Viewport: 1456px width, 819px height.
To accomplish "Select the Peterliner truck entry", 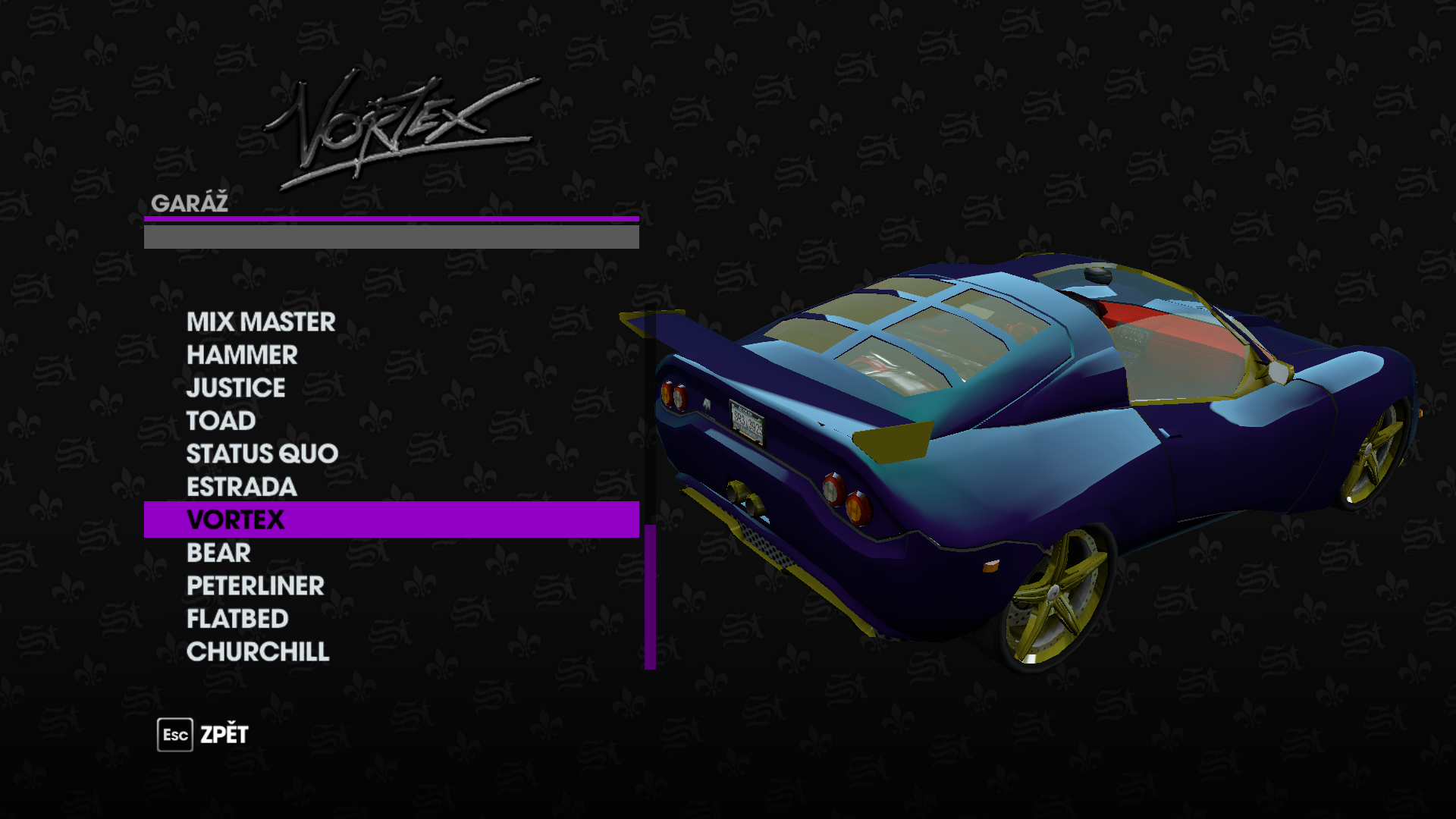I will (x=255, y=586).
